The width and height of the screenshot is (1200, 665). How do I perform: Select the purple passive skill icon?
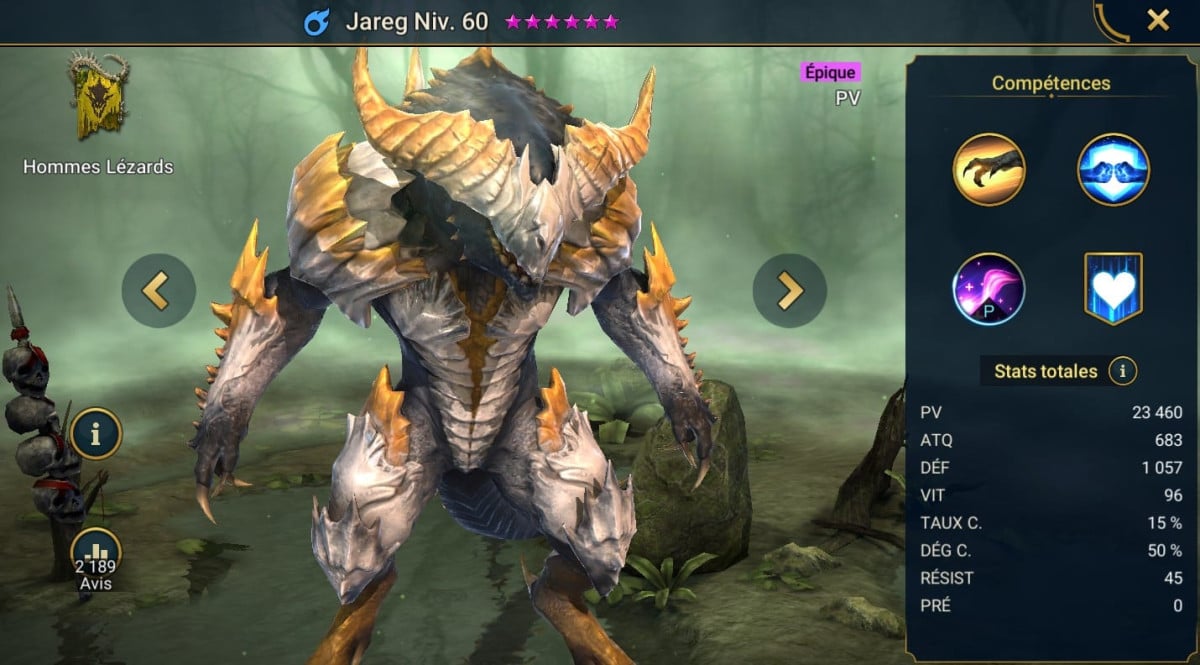[989, 289]
